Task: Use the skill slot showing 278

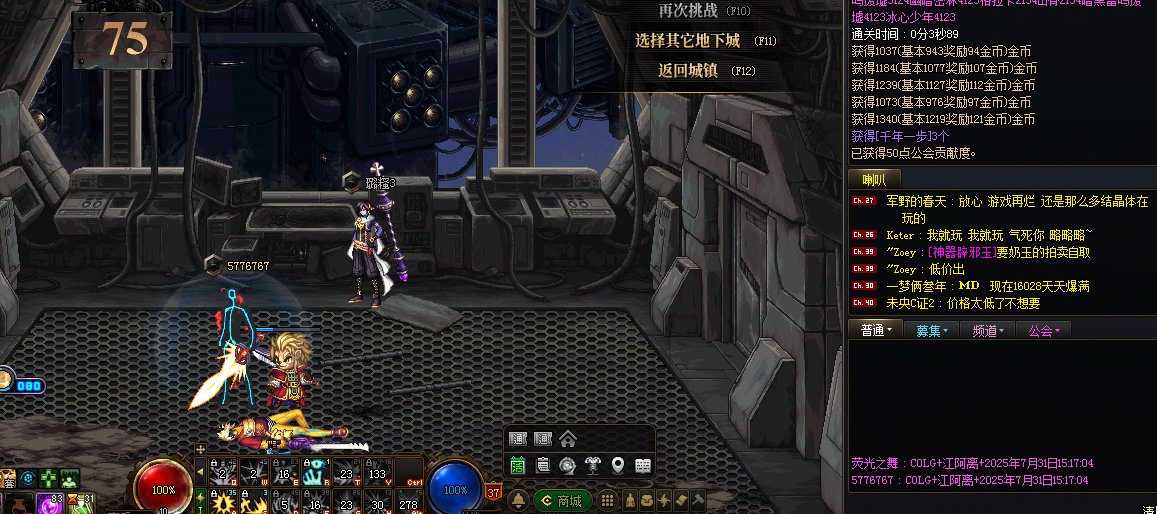Action: point(408,504)
